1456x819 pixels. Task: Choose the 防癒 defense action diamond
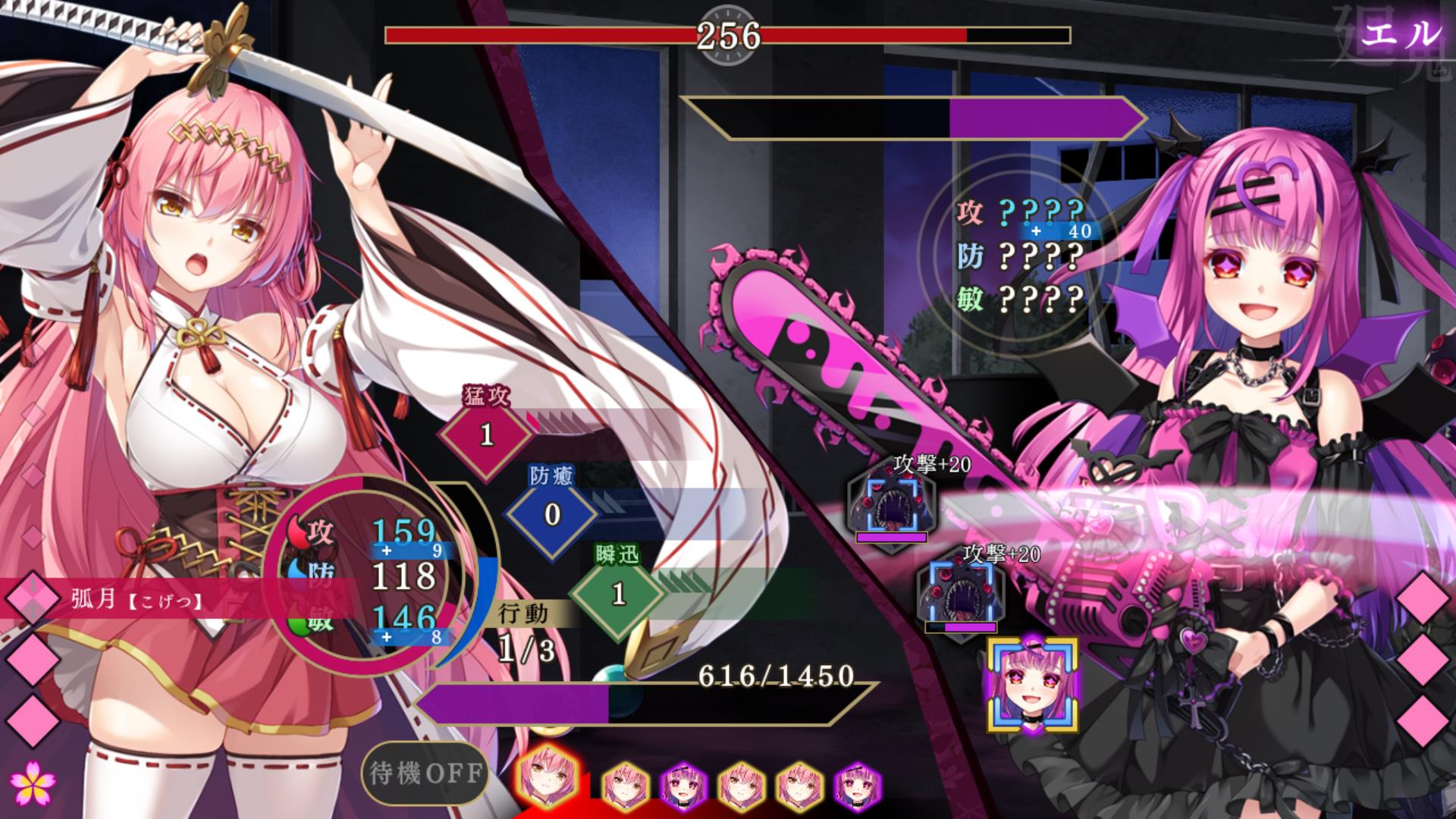click(x=552, y=515)
